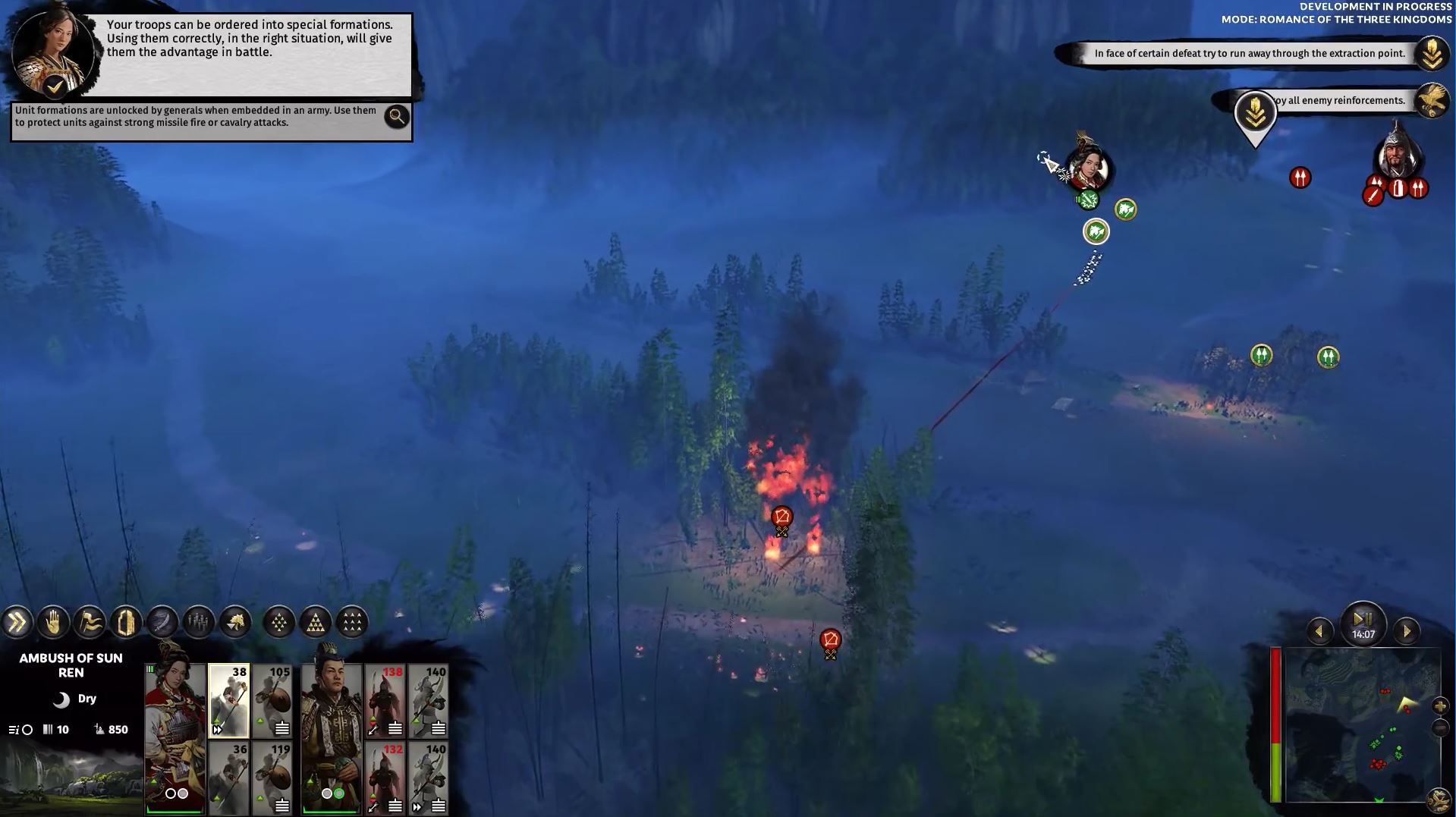1456x817 pixels.
Task: Toggle run mode with the double-chevron button
Action: [x=17, y=623]
